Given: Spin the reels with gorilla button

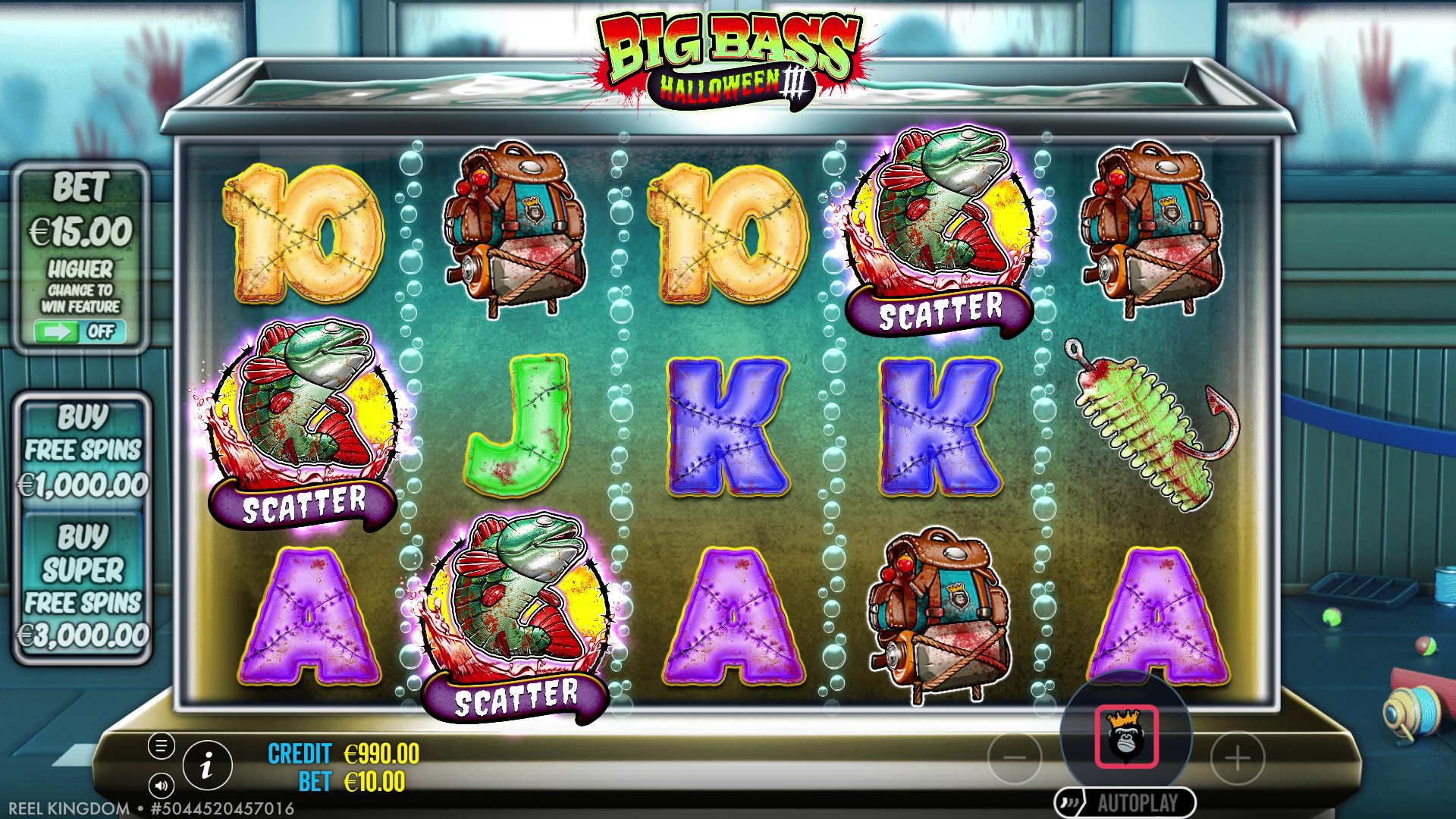Looking at the screenshot, I should click(1126, 737).
